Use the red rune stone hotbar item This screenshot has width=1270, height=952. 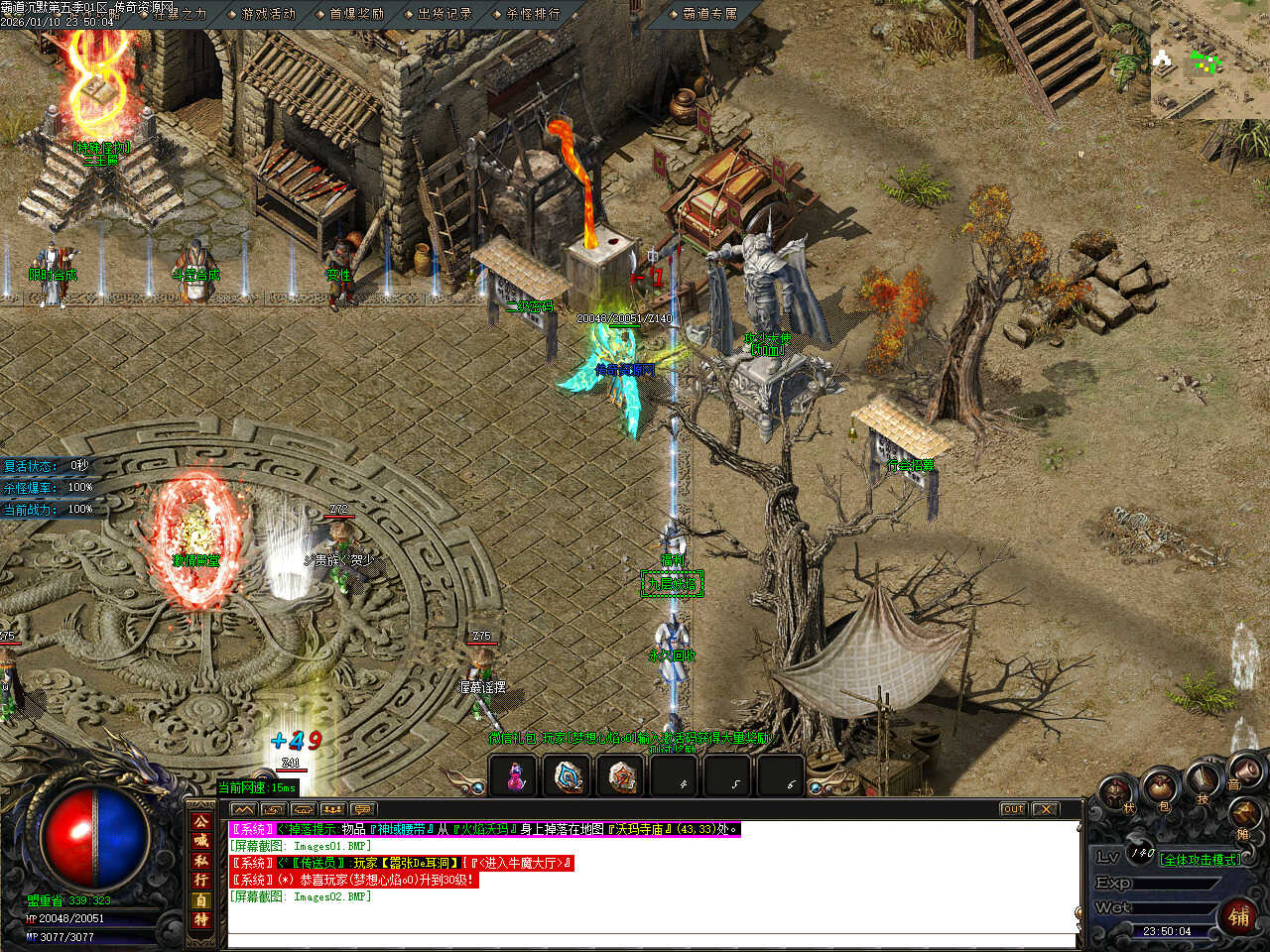pos(622,776)
